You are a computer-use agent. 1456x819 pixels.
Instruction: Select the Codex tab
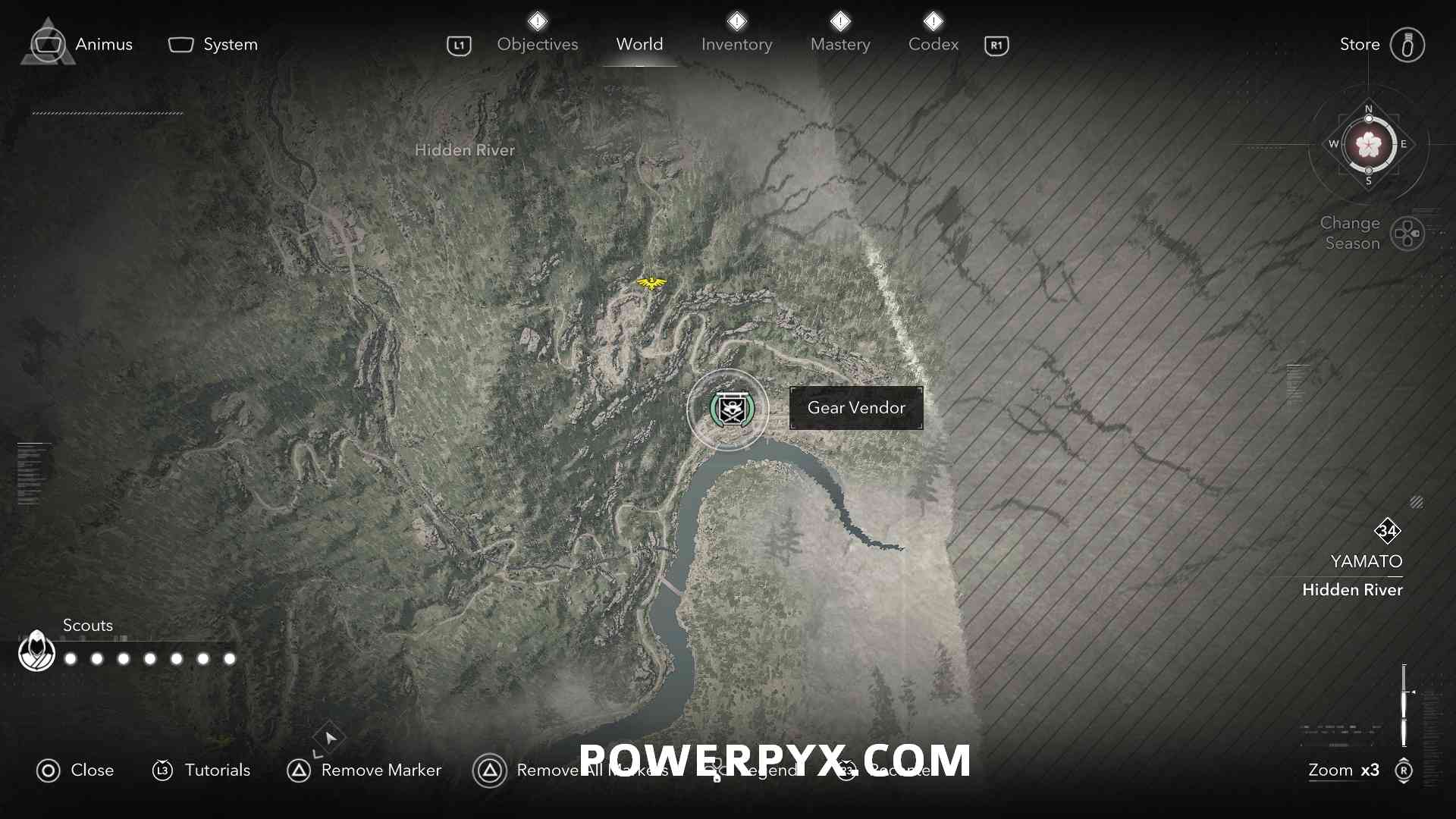point(934,44)
